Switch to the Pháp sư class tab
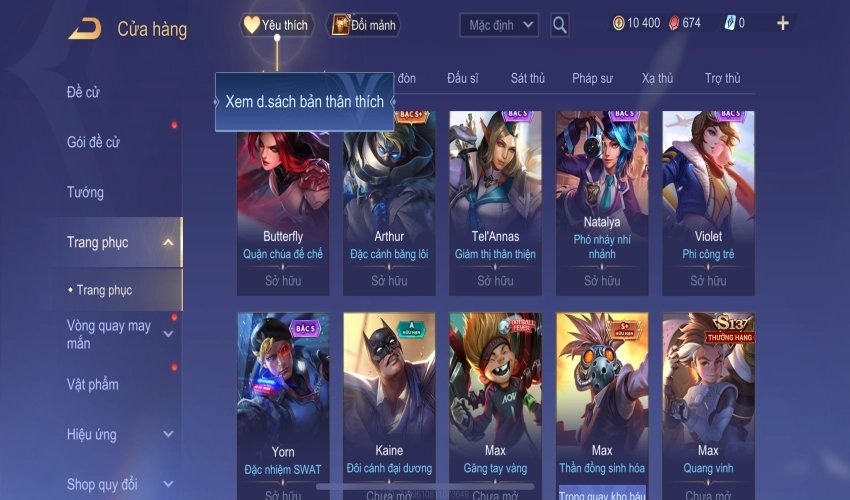The image size is (850, 500). tap(591, 78)
